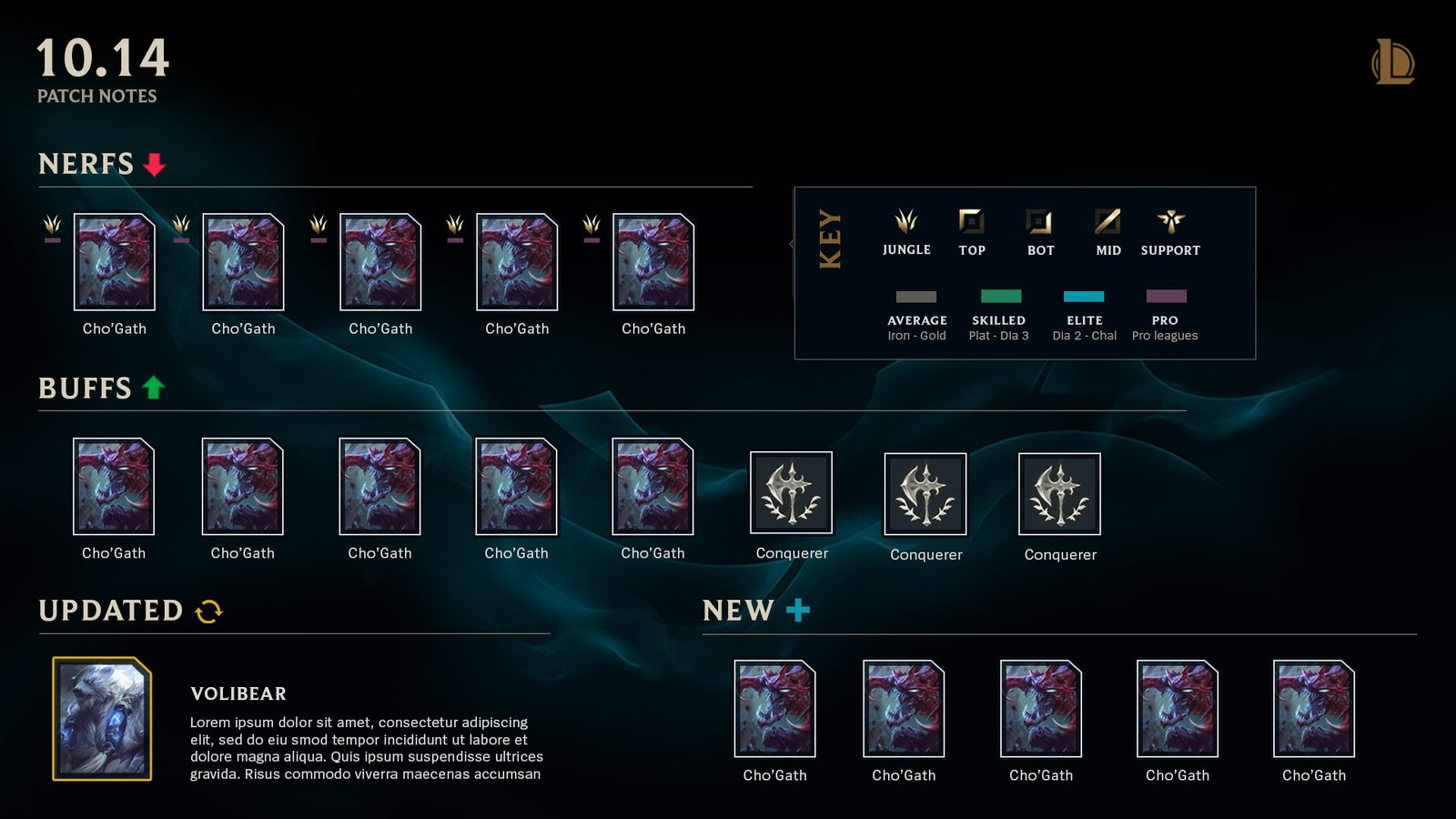Switch to the BUFFS section header
1456x819 pixels.
pos(84,389)
